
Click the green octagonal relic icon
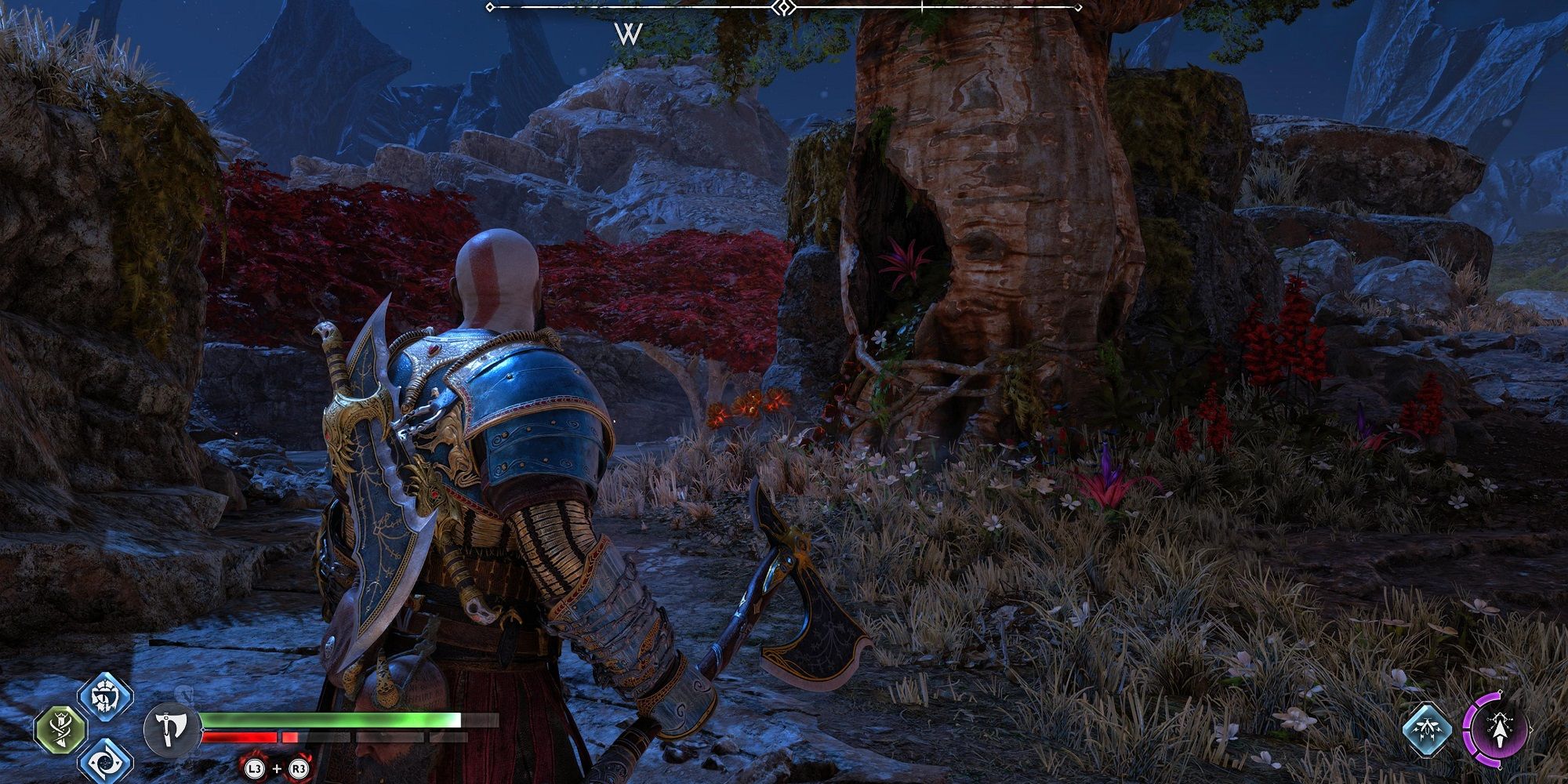[60, 729]
